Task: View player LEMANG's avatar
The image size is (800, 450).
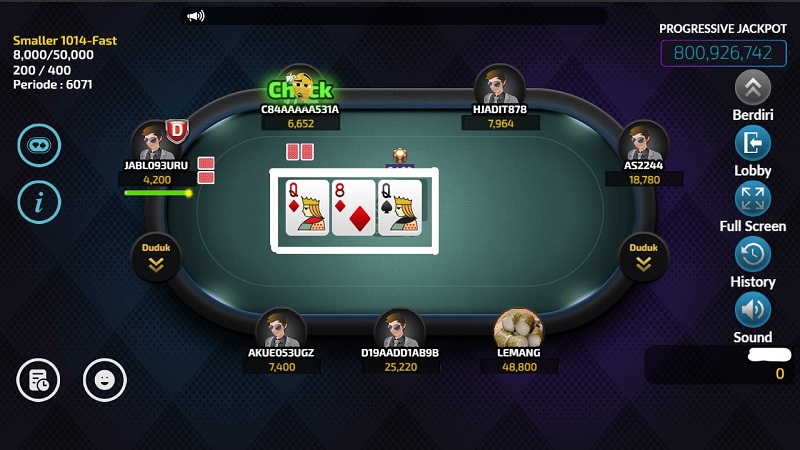Action: pos(519,332)
